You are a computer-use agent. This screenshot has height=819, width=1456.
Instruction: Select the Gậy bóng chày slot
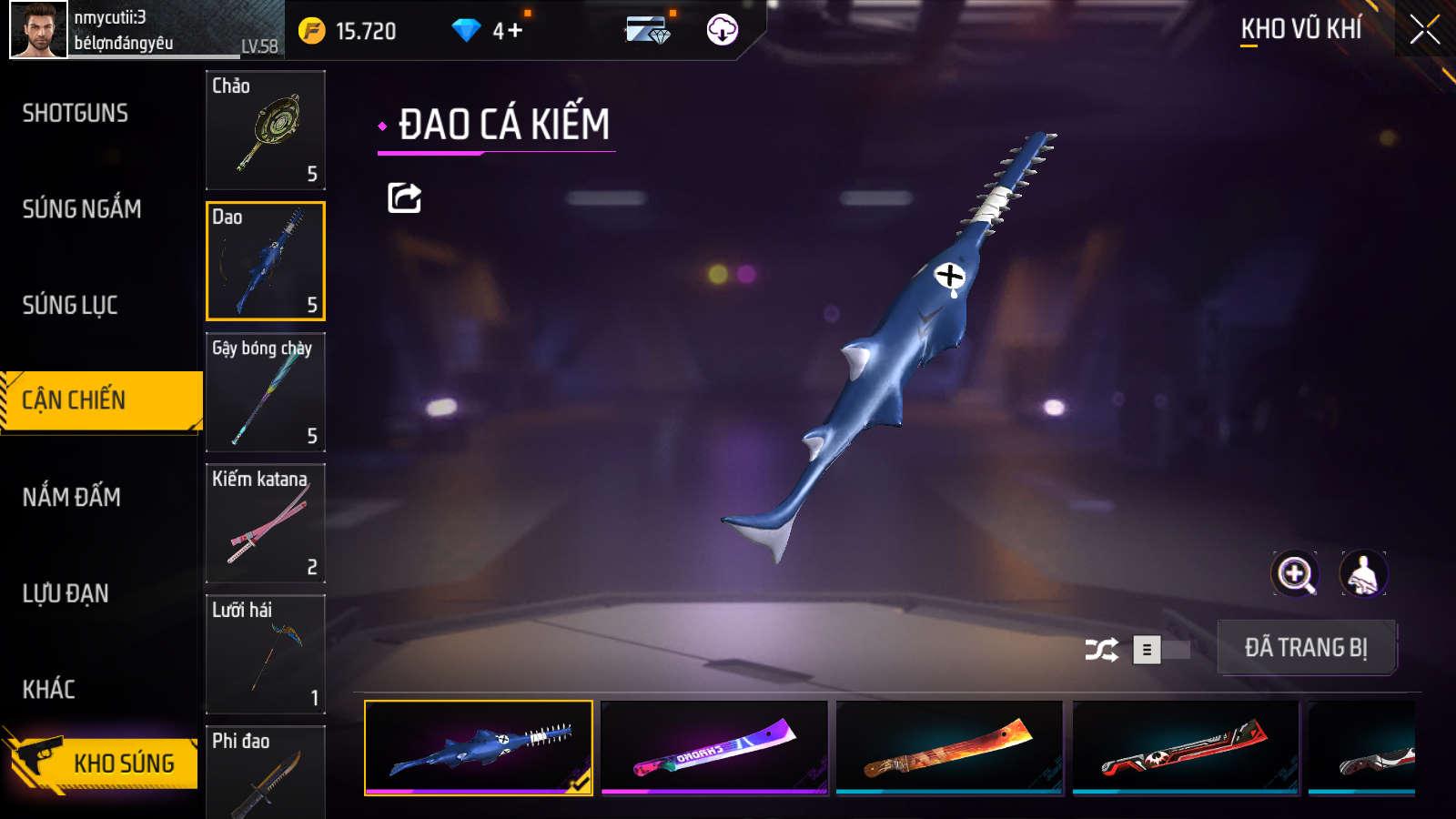[x=266, y=392]
